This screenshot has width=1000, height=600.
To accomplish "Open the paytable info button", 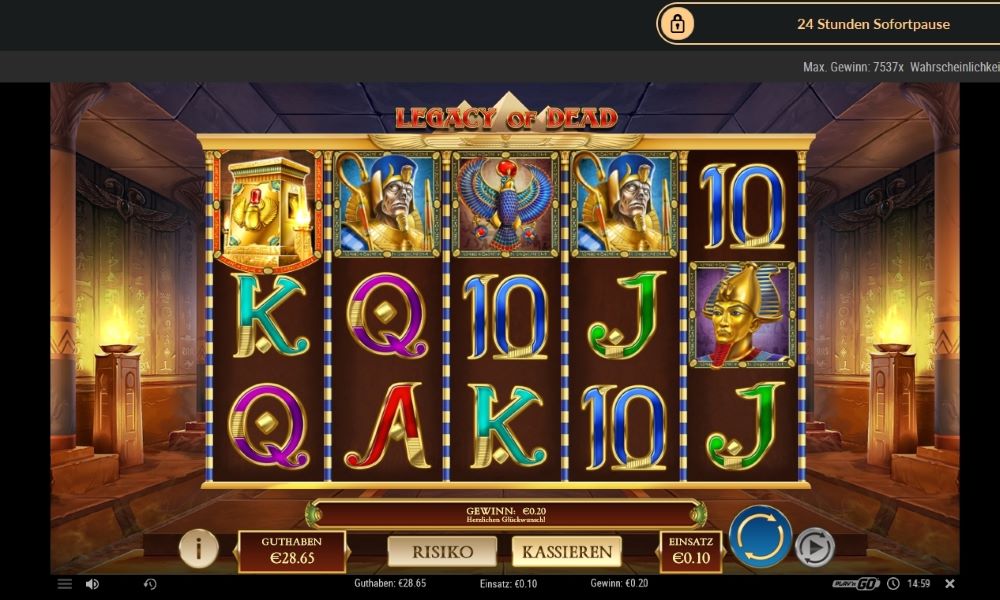I will [199, 548].
